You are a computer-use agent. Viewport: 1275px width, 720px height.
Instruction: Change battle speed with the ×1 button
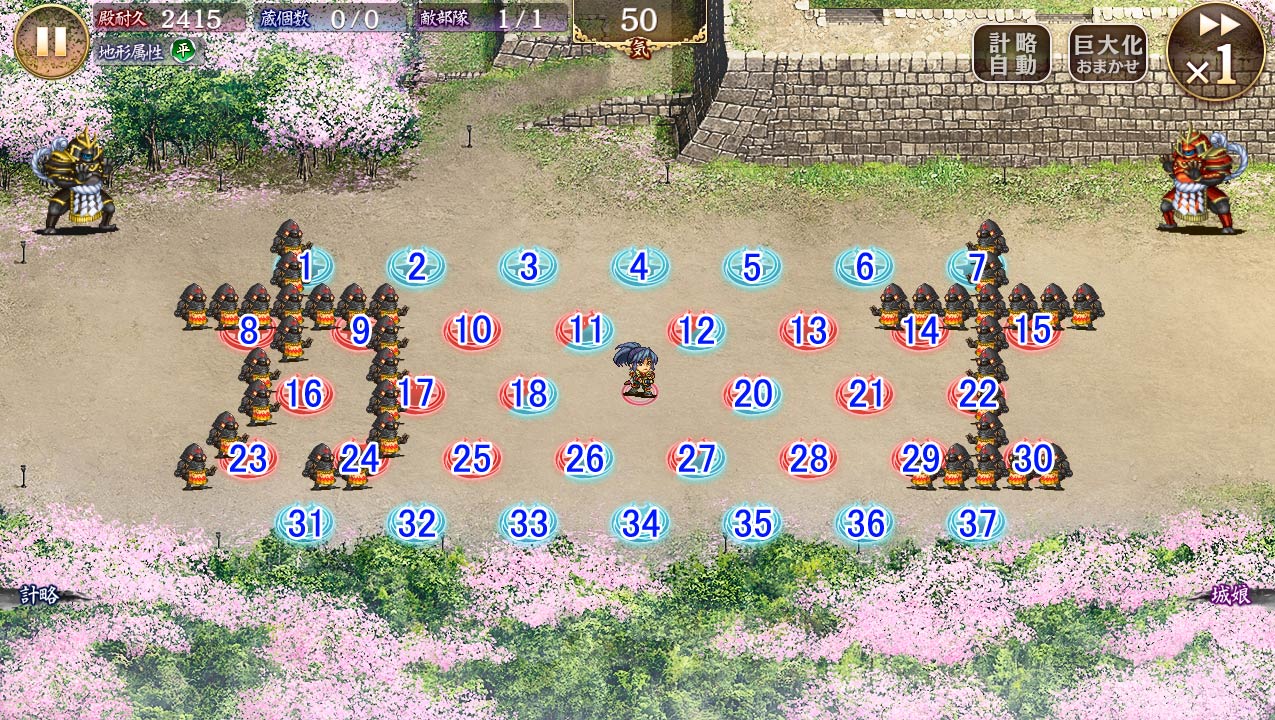(x=1216, y=50)
